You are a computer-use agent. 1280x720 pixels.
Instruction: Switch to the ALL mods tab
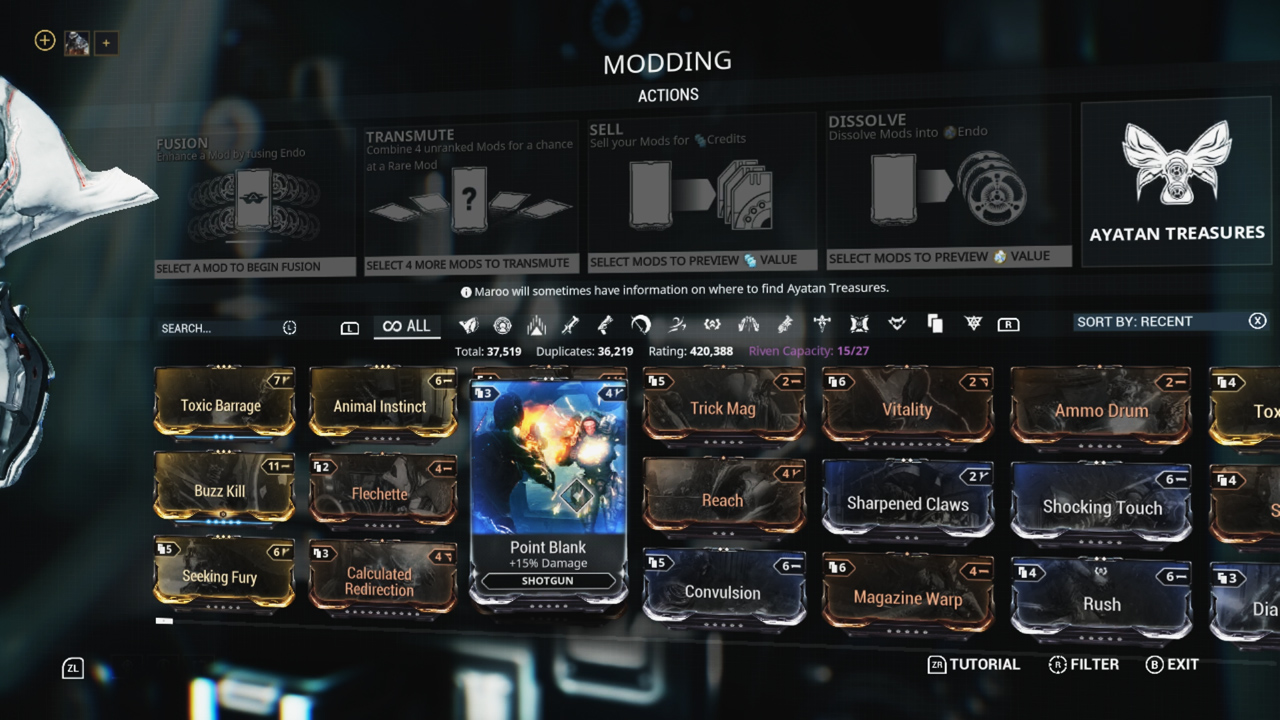click(407, 326)
